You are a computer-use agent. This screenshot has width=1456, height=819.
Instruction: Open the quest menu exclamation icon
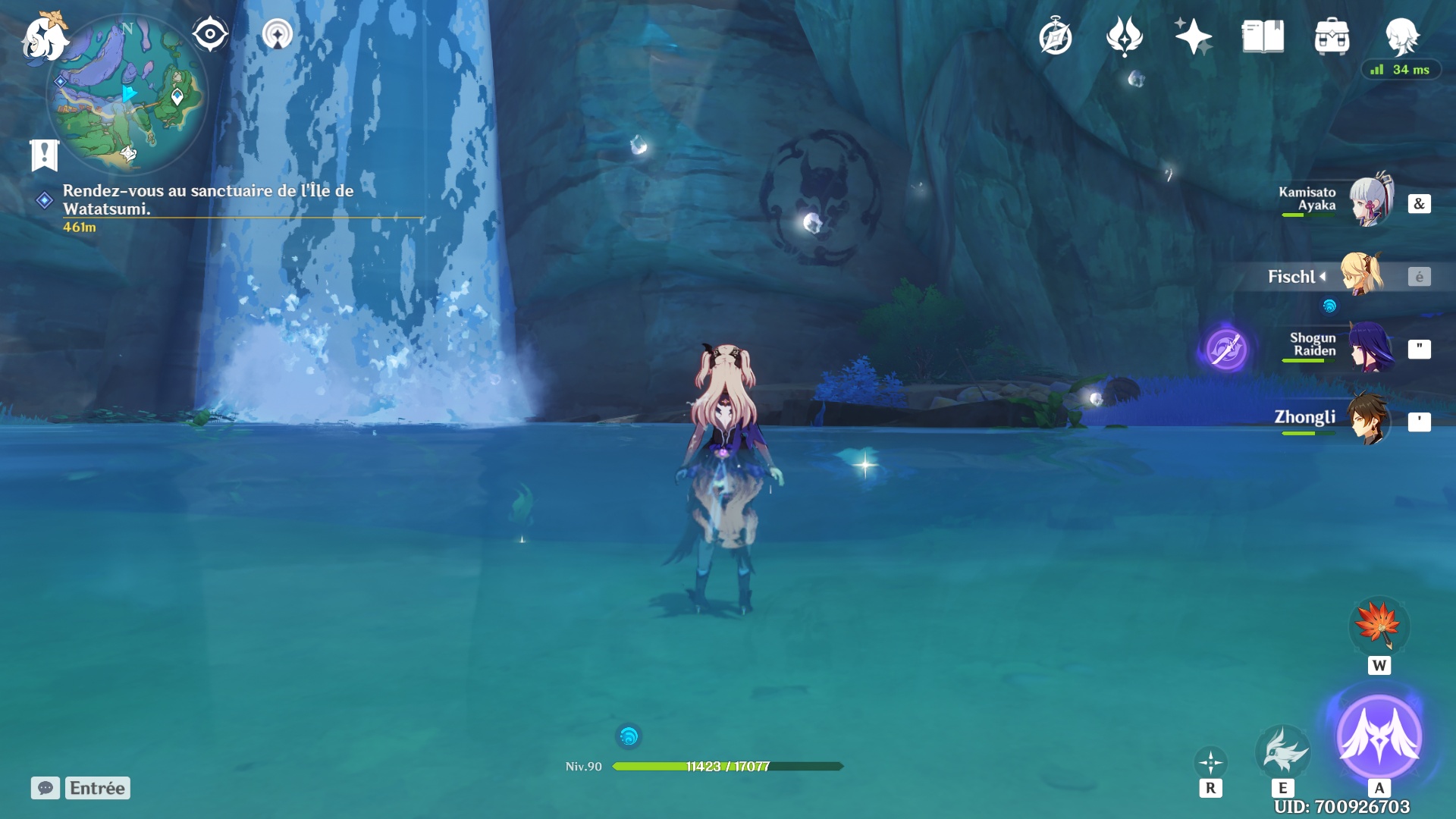click(x=44, y=155)
